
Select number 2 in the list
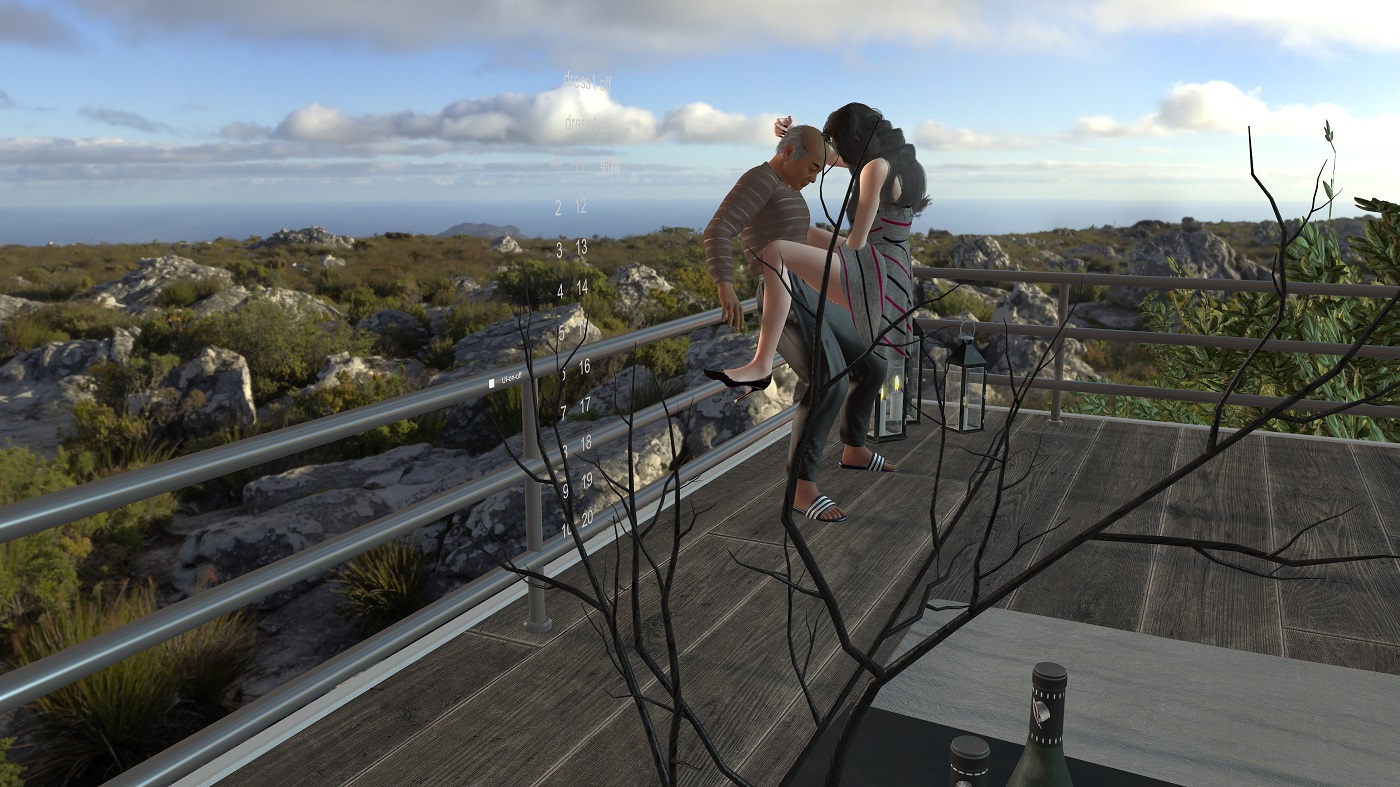click(x=558, y=208)
